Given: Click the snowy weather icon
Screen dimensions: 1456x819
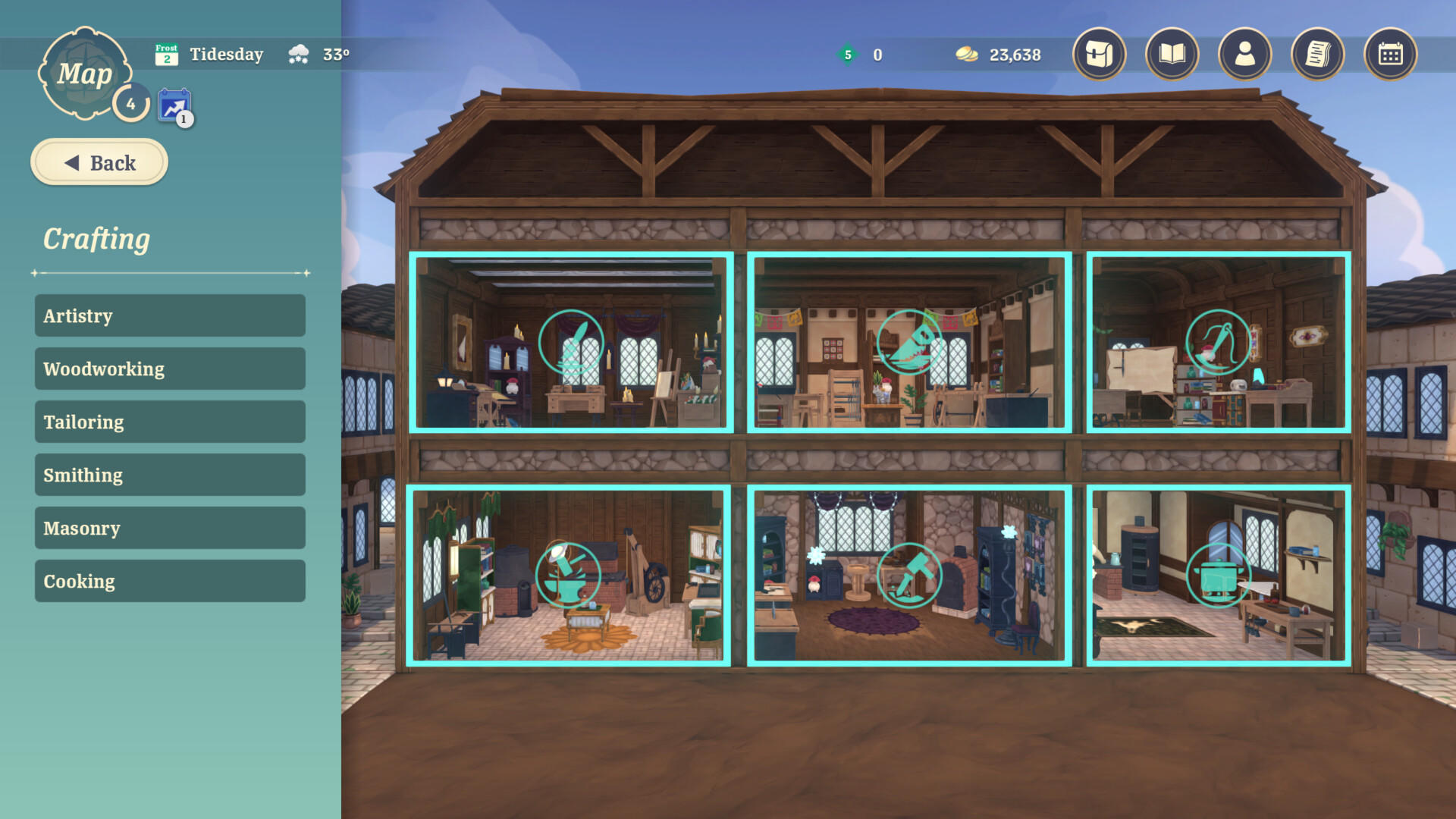Looking at the screenshot, I should 298,54.
